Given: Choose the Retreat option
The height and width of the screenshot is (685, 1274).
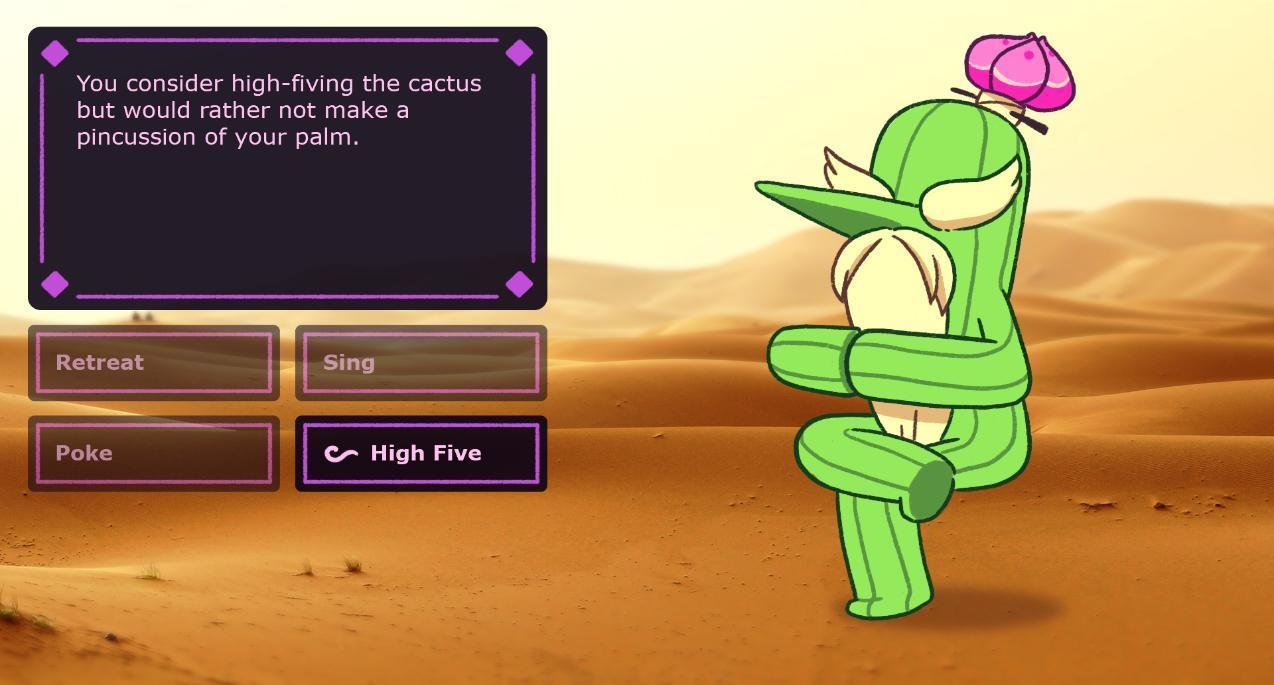Looking at the screenshot, I should click(154, 363).
